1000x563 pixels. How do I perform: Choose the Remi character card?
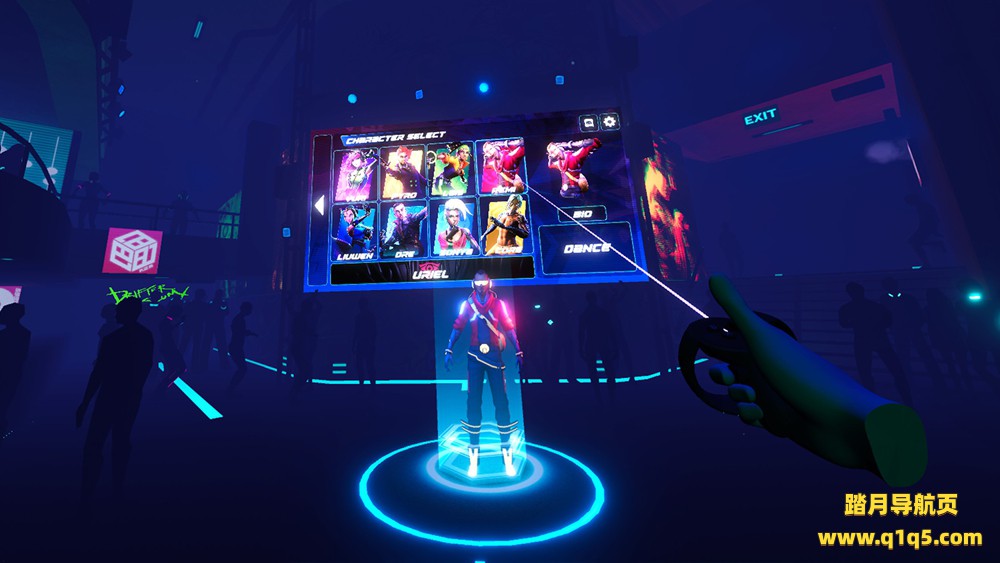click(x=500, y=166)
